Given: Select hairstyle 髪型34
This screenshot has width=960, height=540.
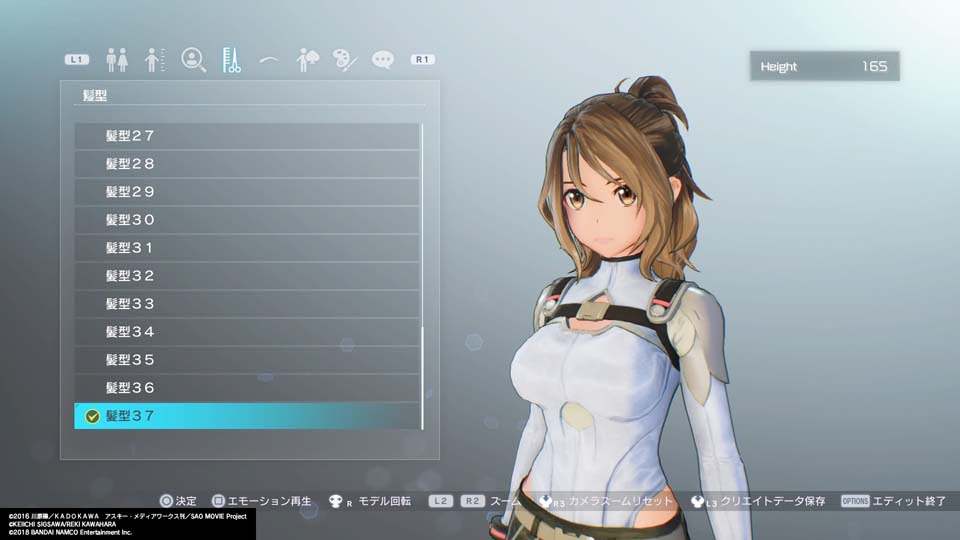Looking at the screenshot, I should tap(247, 332).
